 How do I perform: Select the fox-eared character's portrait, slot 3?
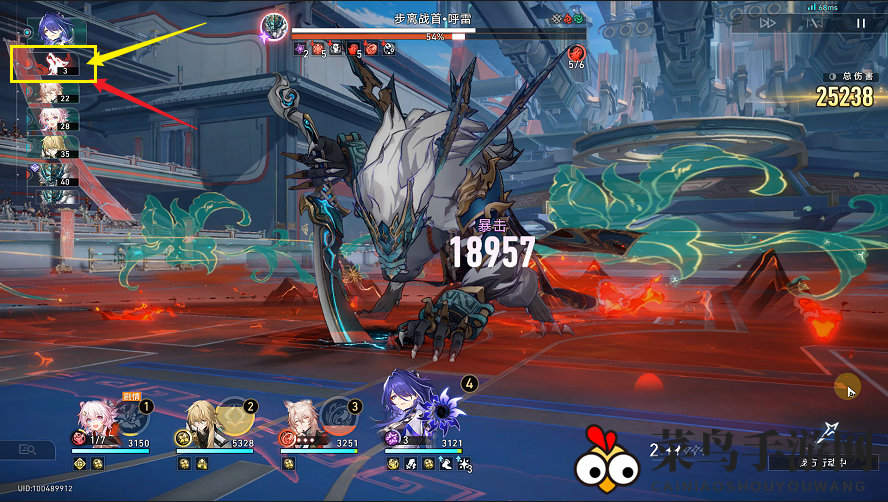click(304, 418)
